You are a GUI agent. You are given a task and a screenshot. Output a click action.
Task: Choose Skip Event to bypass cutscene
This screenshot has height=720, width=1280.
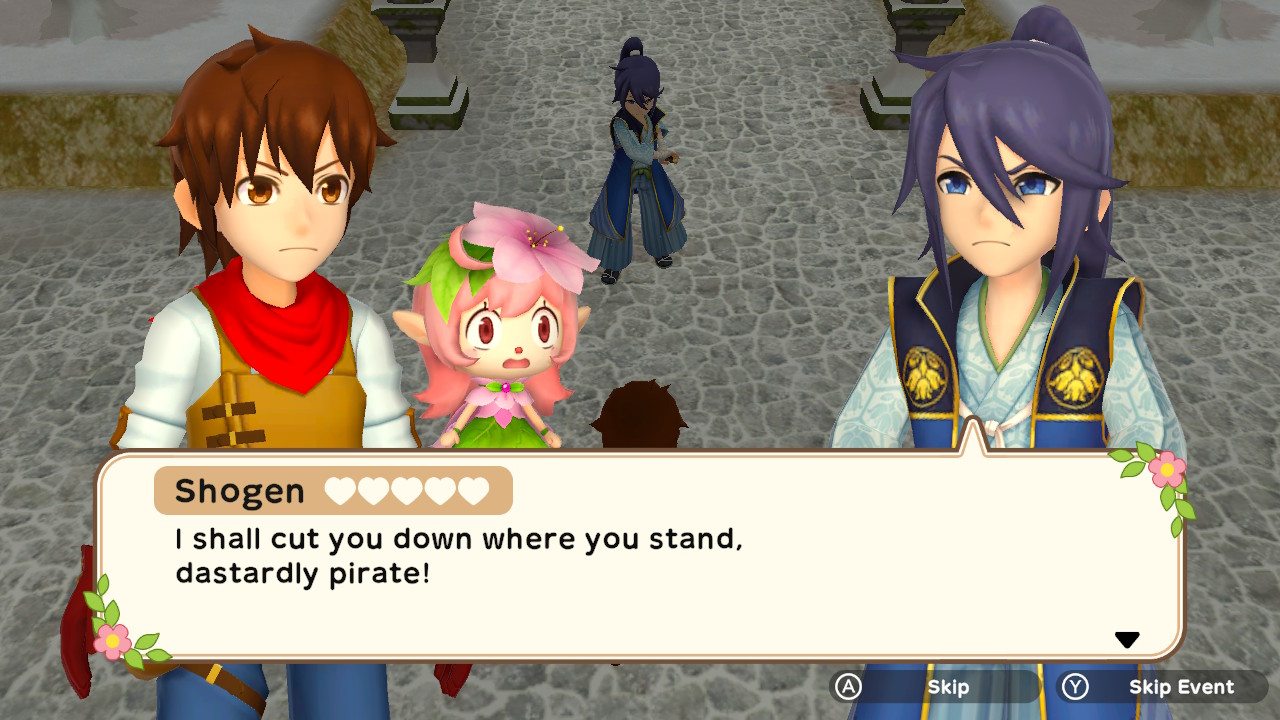1163,687
